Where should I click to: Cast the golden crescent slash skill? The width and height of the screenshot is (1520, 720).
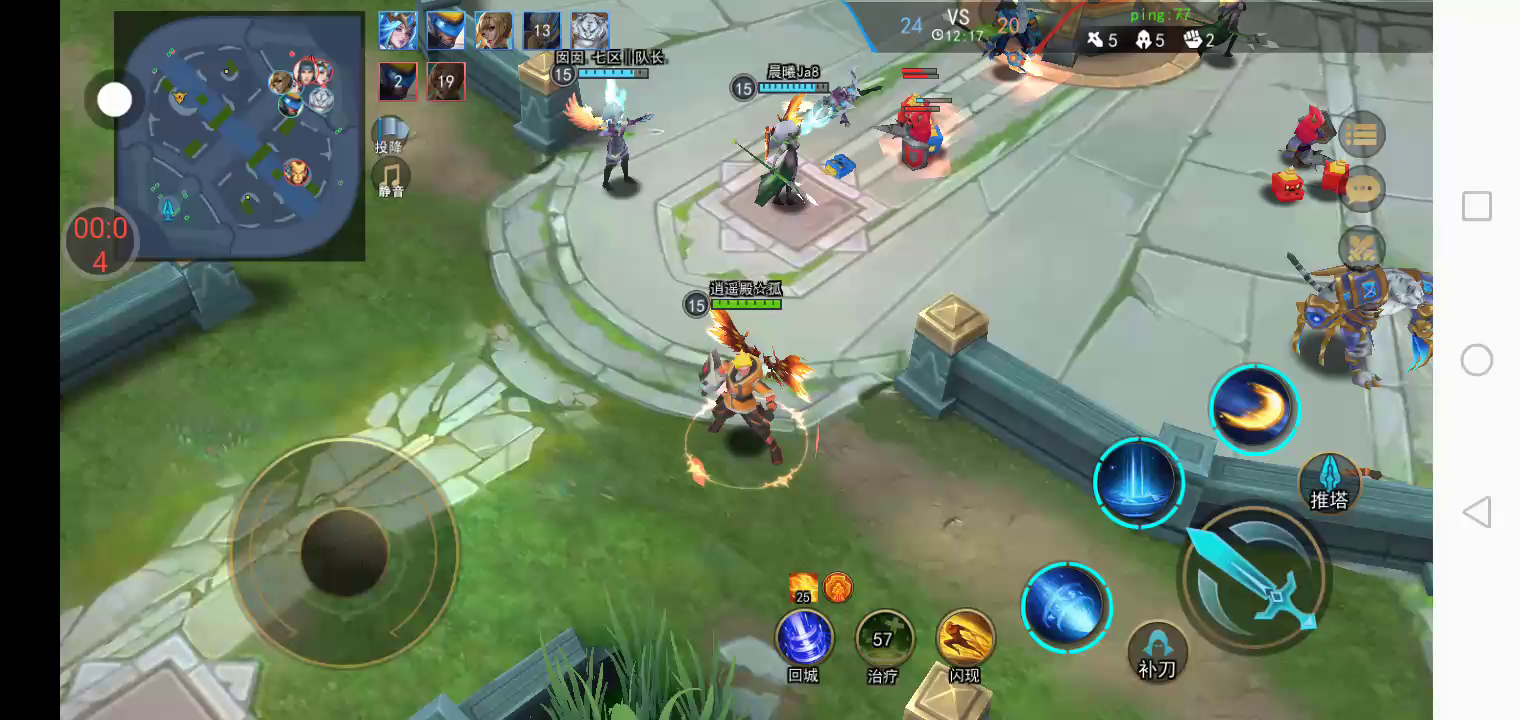pos(1253,409)
